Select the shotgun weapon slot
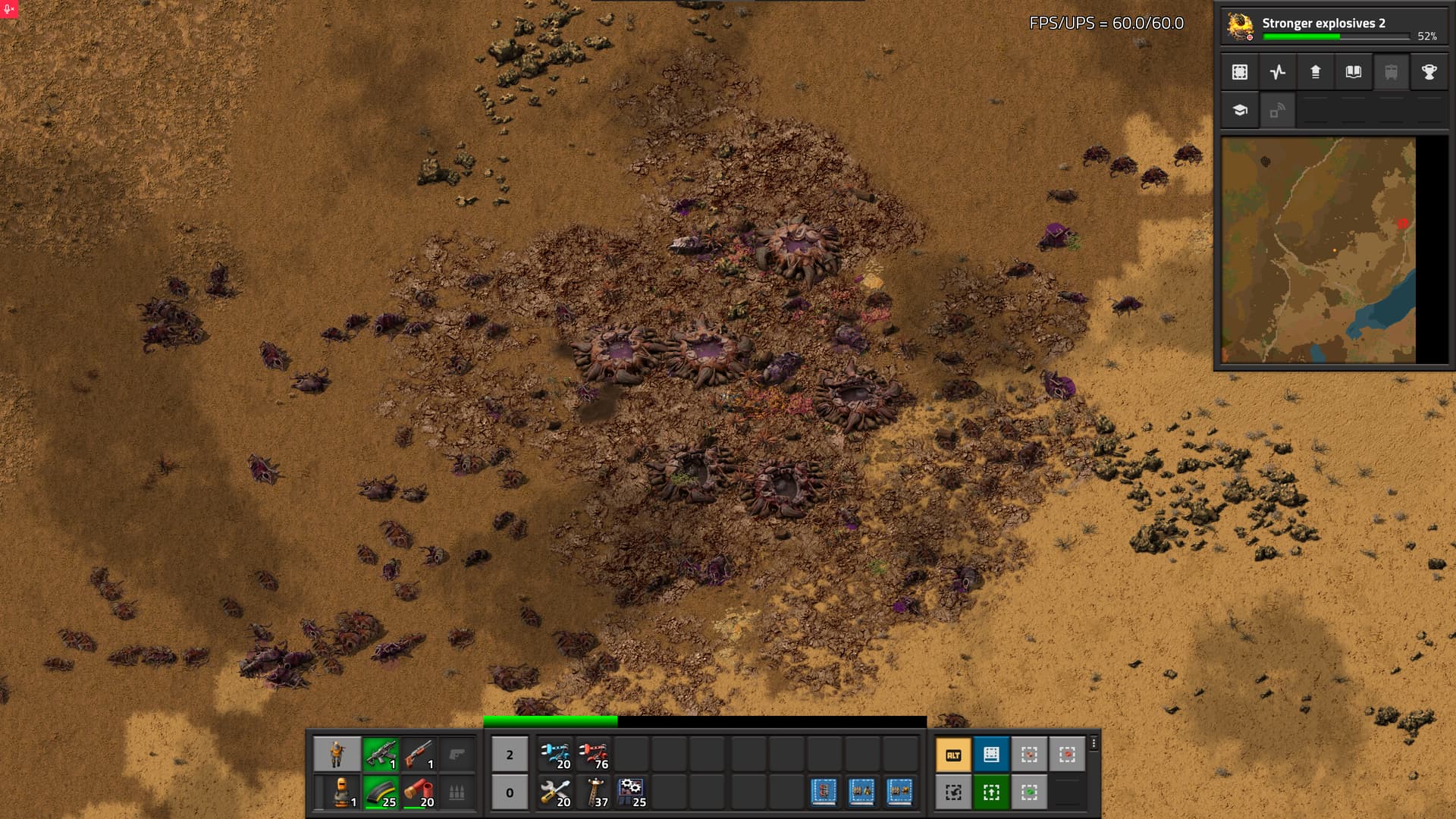Viewport: 1456px width, 819px height. coord(419,755)
